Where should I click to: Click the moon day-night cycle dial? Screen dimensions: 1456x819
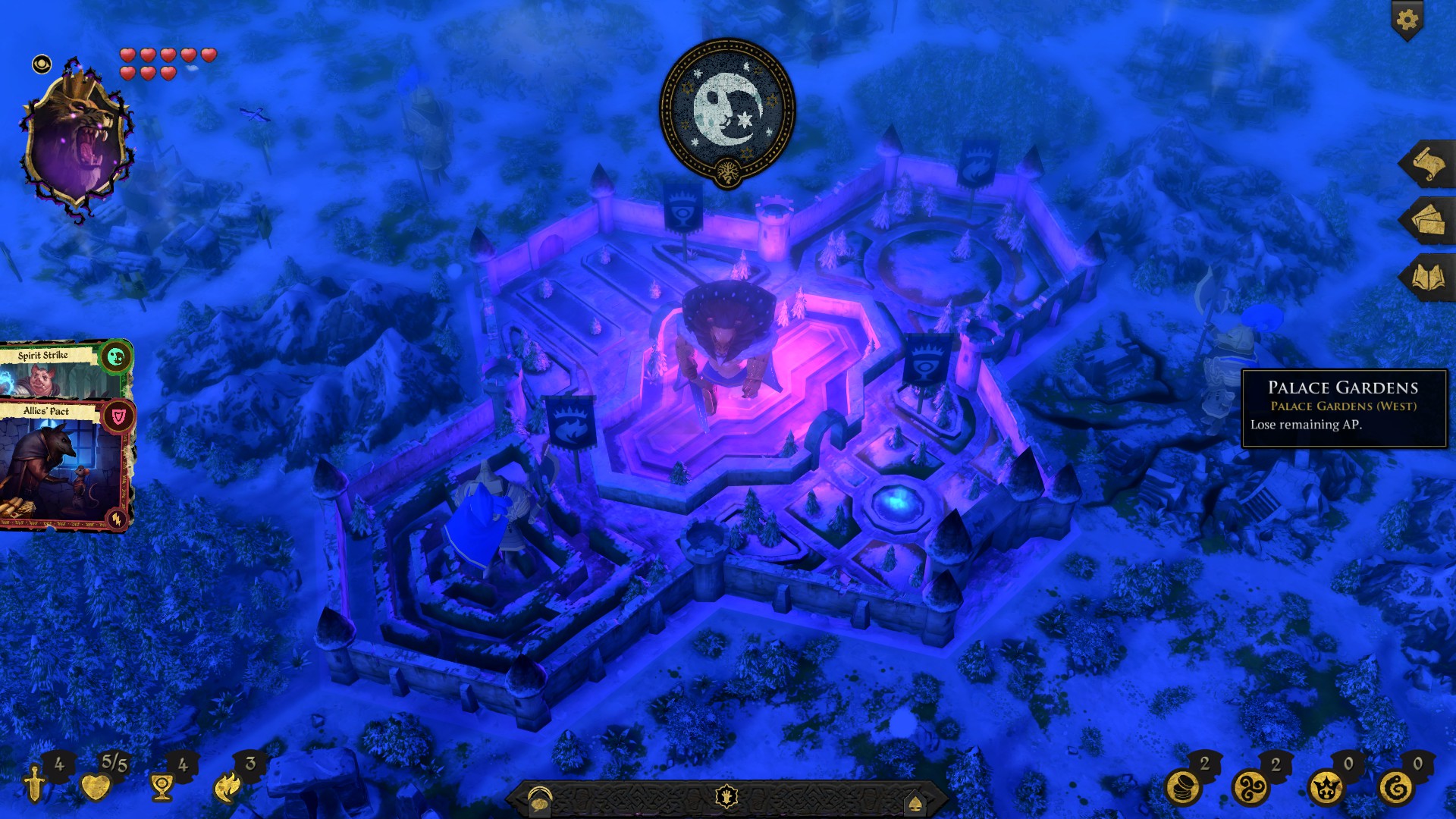(727, 111)
